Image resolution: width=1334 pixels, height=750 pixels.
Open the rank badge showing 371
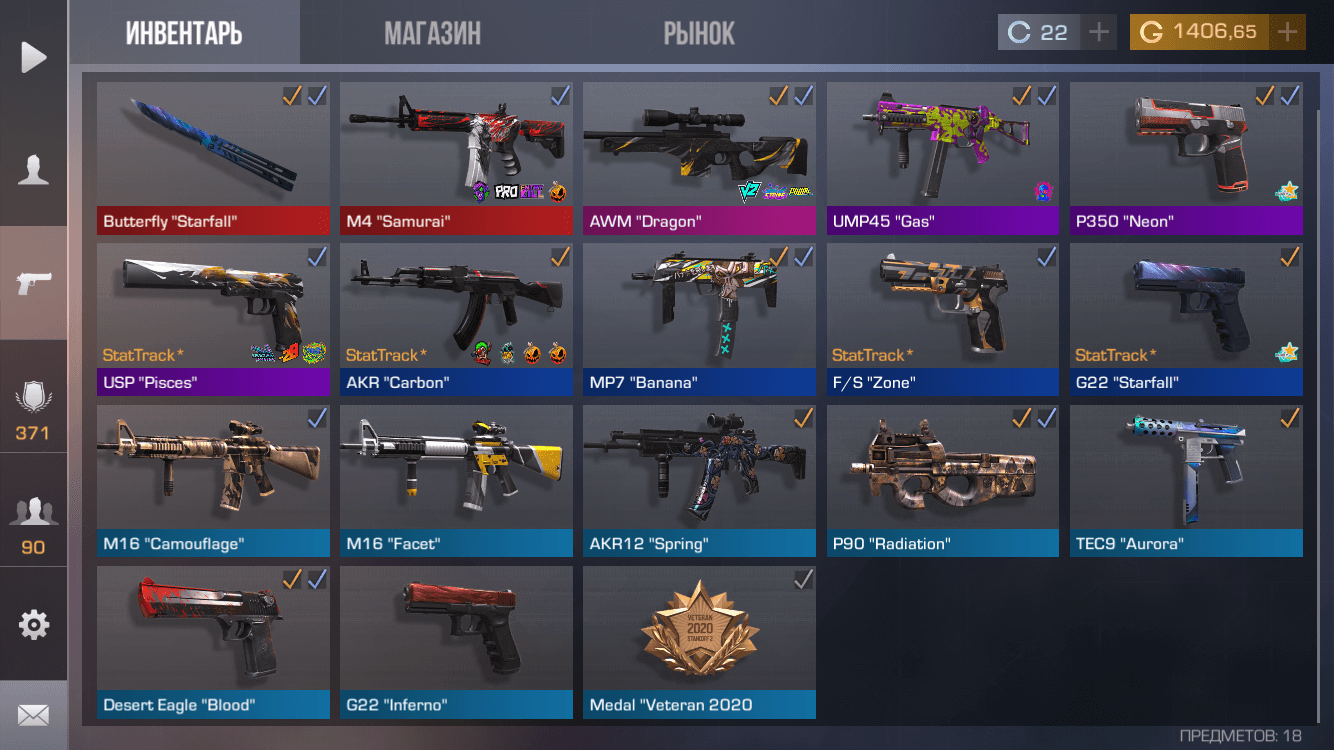point(34,410)
